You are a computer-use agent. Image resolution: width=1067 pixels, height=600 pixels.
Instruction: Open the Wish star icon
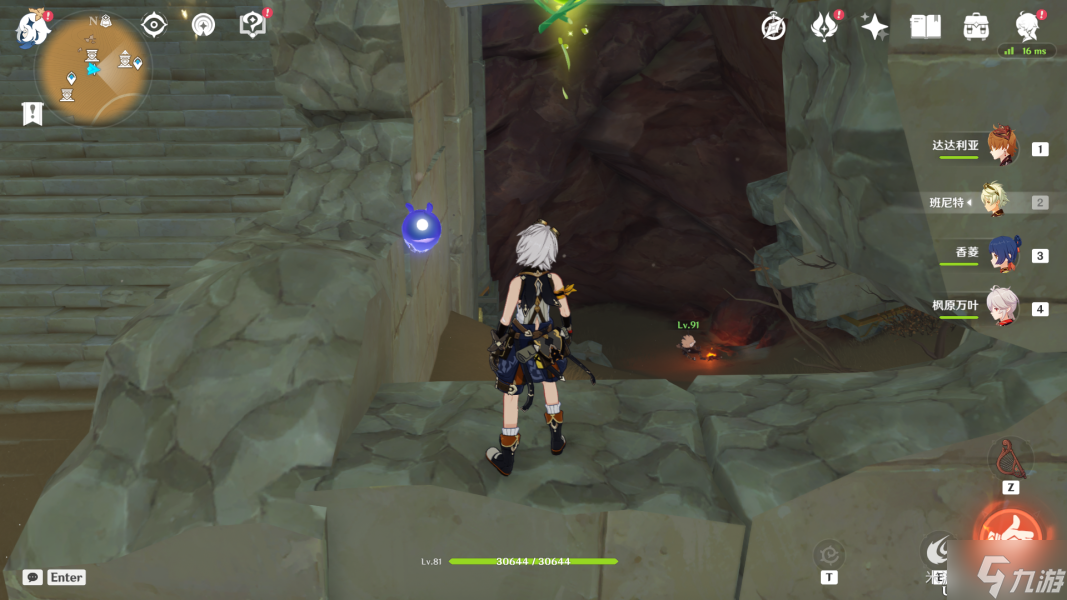pyautogui.click(x=874, y=27)
